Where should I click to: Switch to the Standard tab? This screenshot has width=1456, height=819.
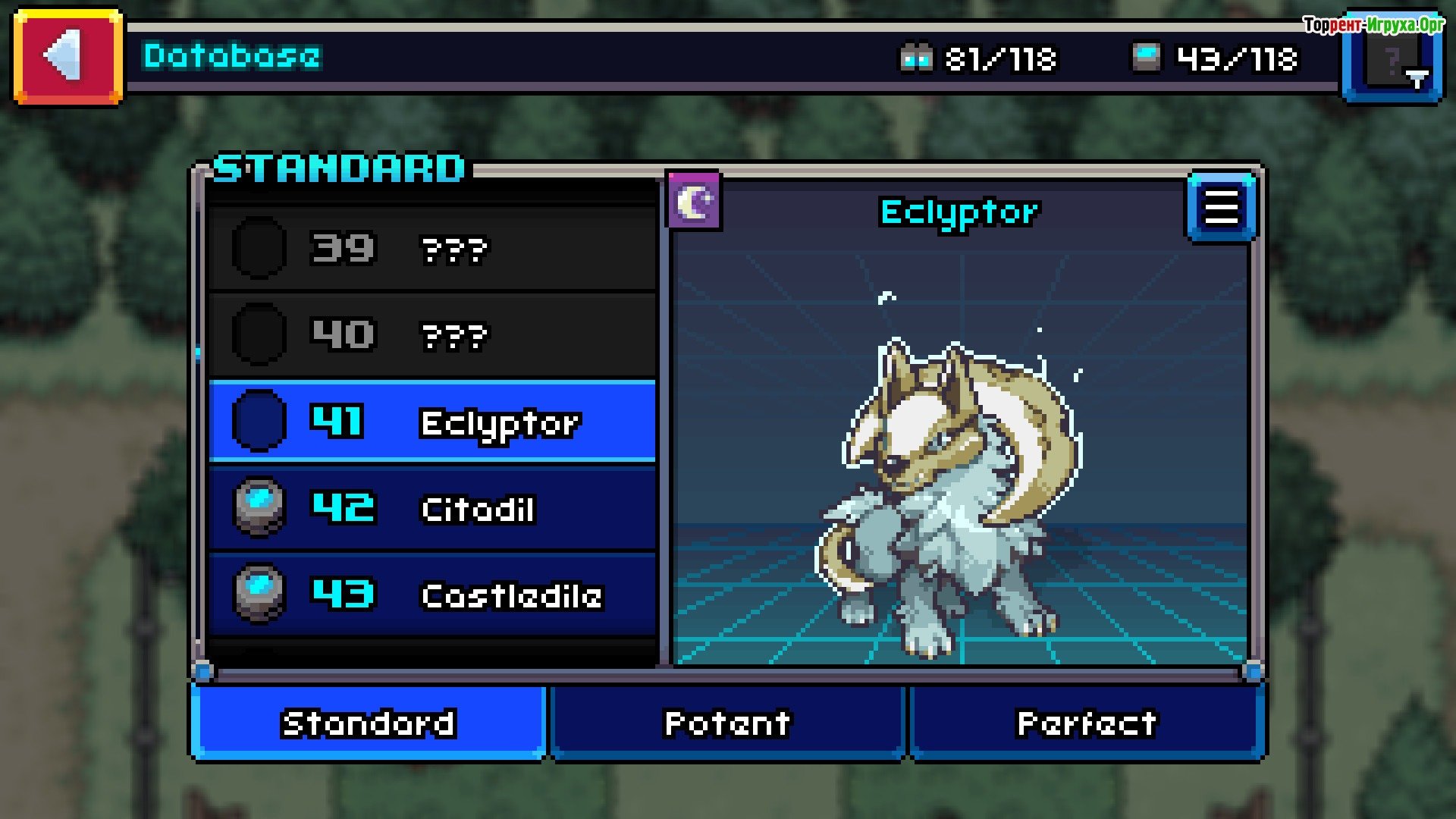[x=369, y=723]
